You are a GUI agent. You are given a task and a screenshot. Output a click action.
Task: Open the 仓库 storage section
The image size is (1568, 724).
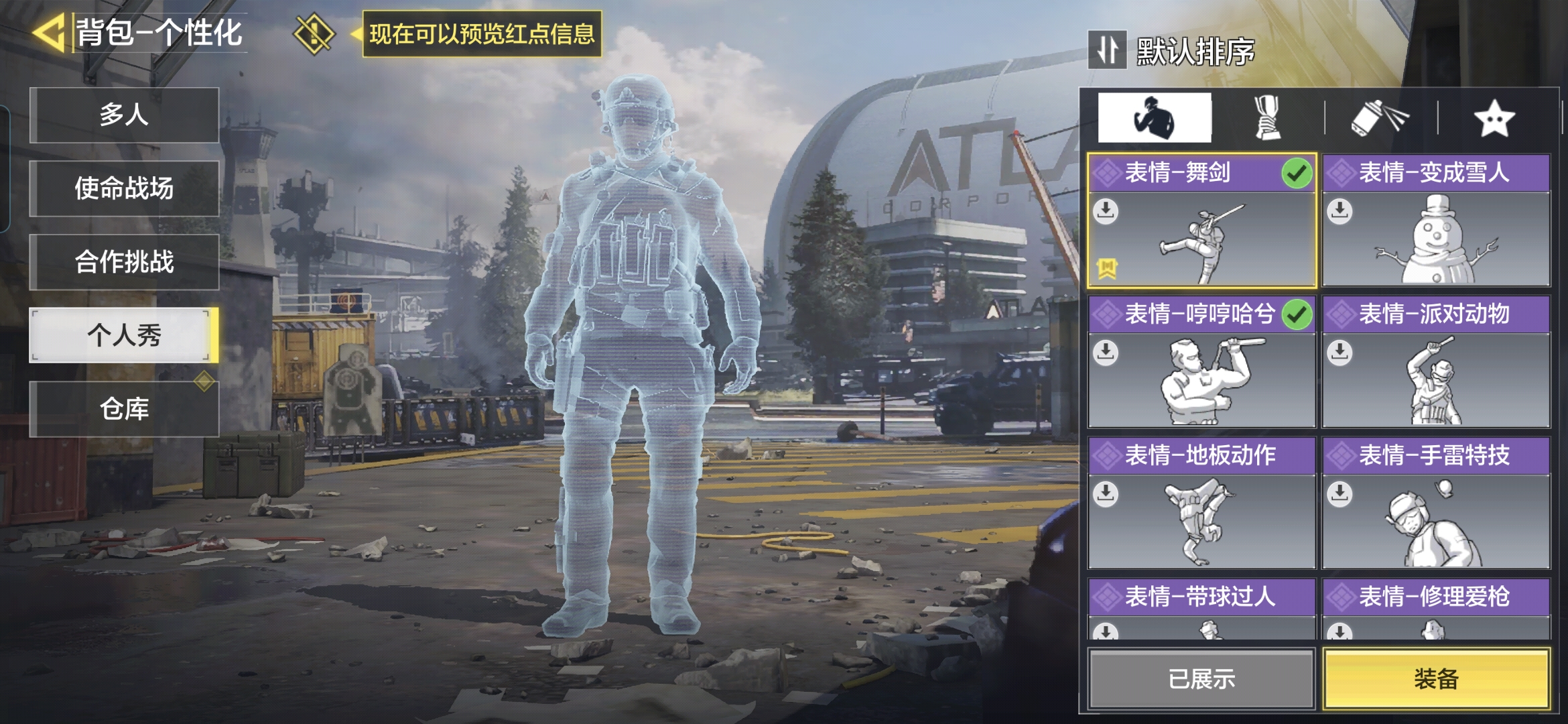[125, 409]
